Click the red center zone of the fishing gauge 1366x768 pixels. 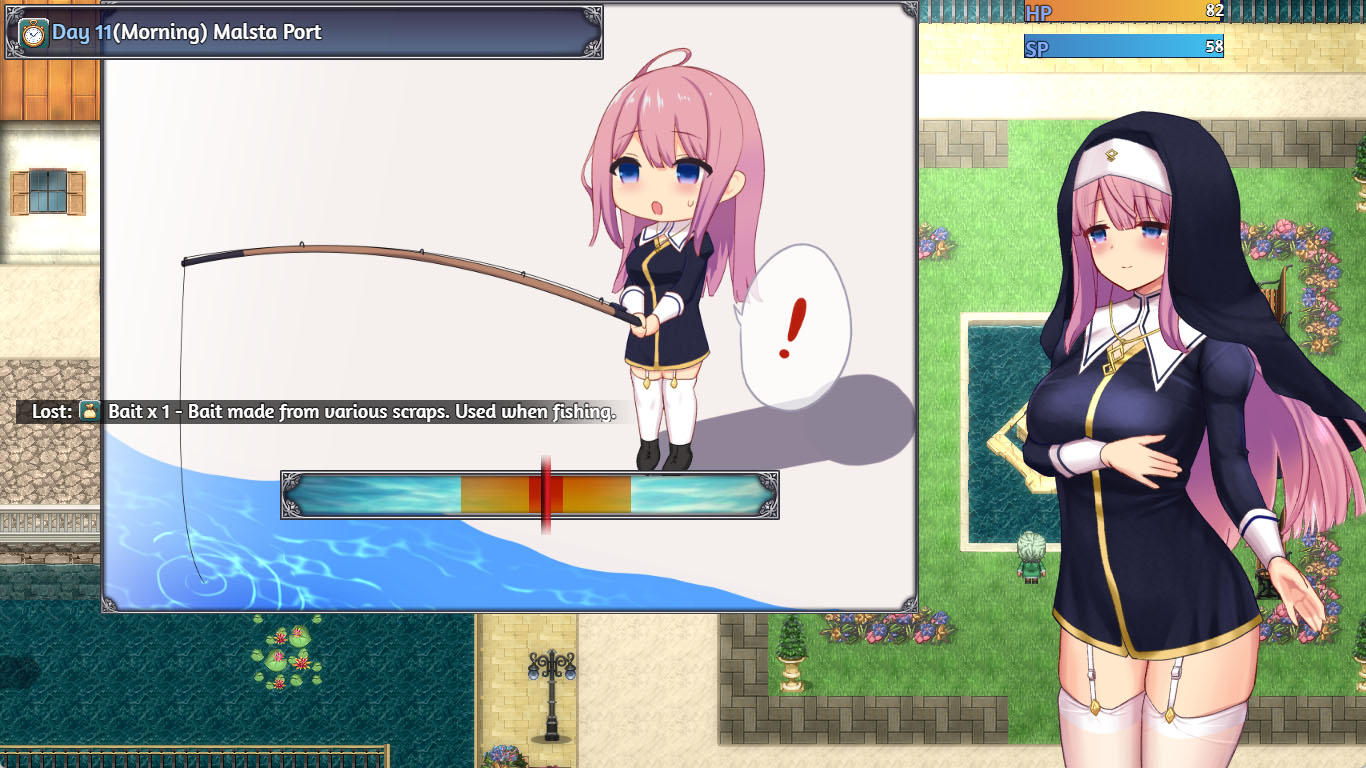546,494
